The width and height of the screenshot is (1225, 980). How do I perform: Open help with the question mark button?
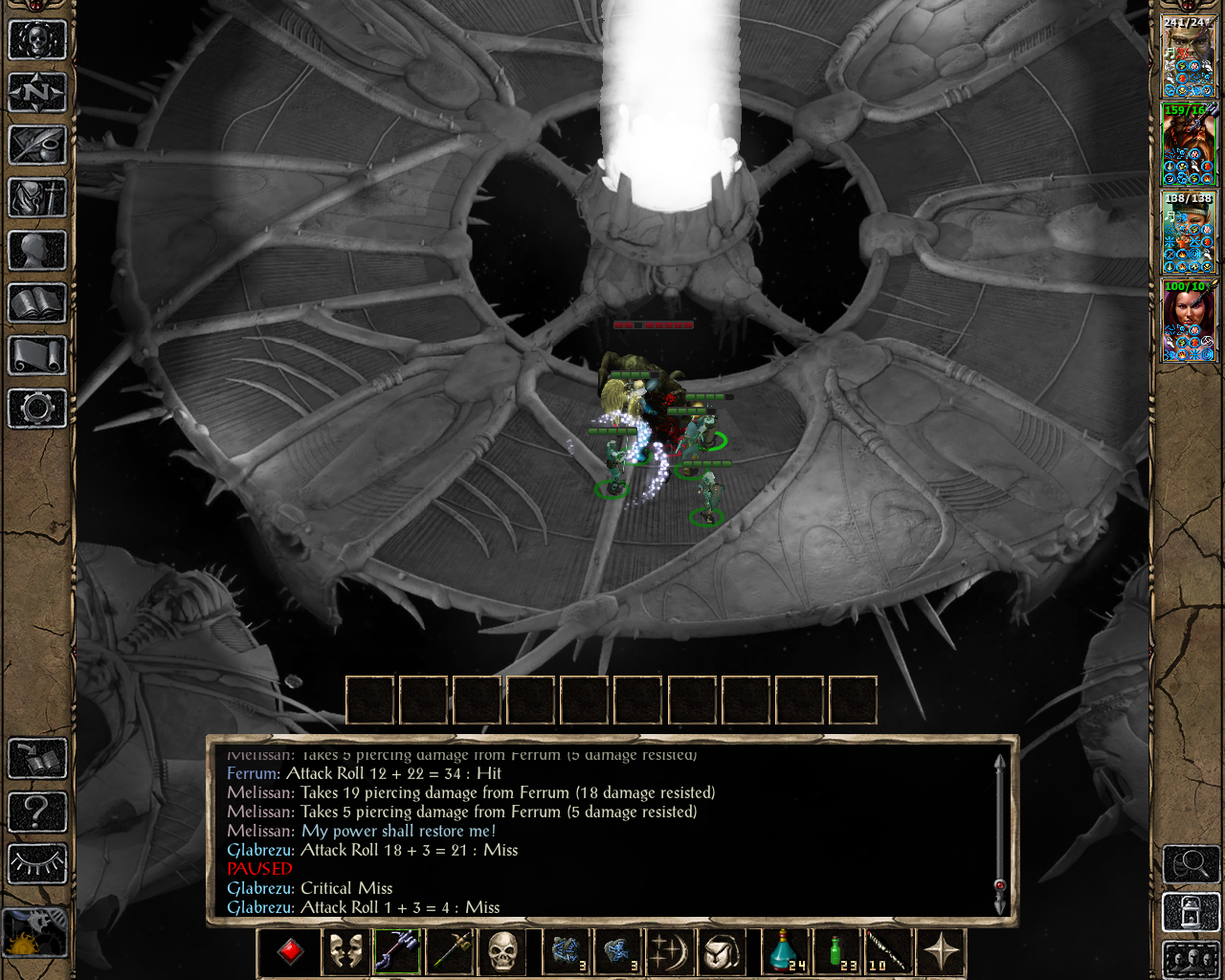(x=36, y=814)
